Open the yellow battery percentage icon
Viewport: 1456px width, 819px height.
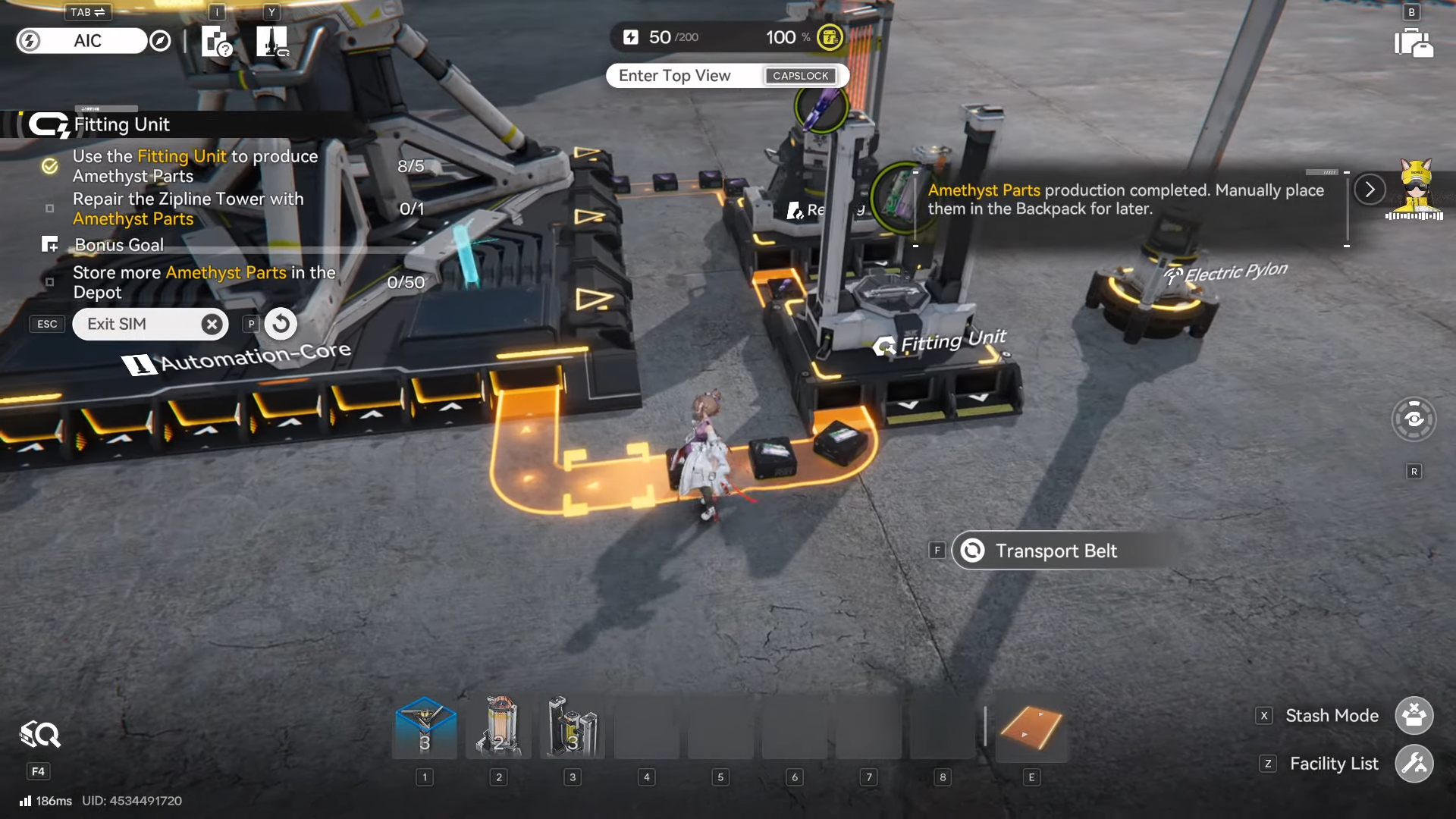(830, 37)
